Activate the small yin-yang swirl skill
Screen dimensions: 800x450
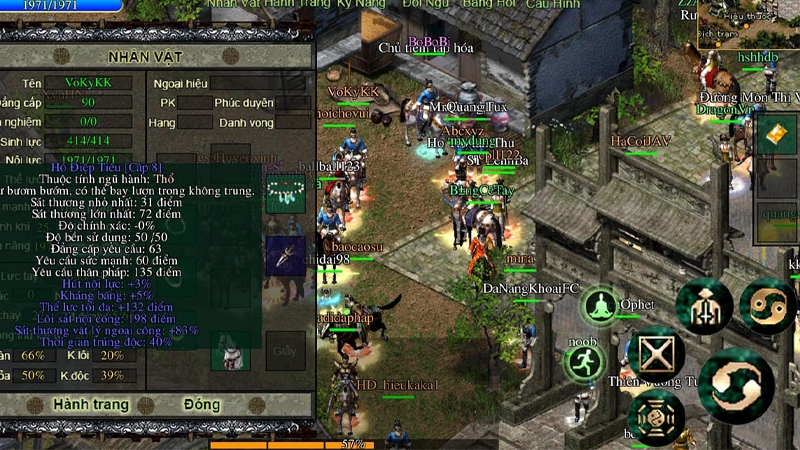tap(768, 305)
